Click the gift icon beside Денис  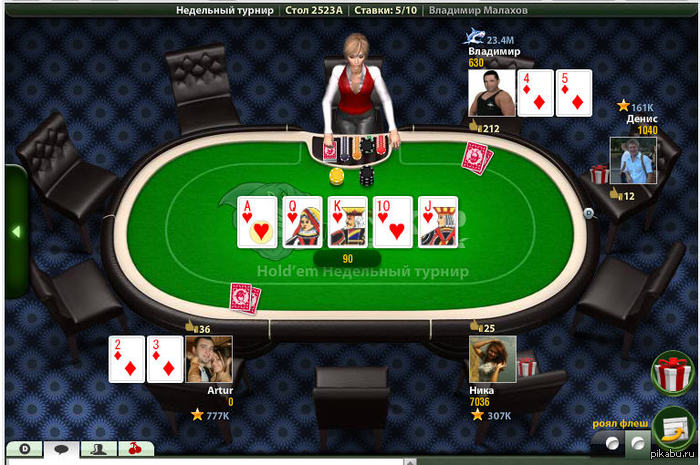[600, 174]
